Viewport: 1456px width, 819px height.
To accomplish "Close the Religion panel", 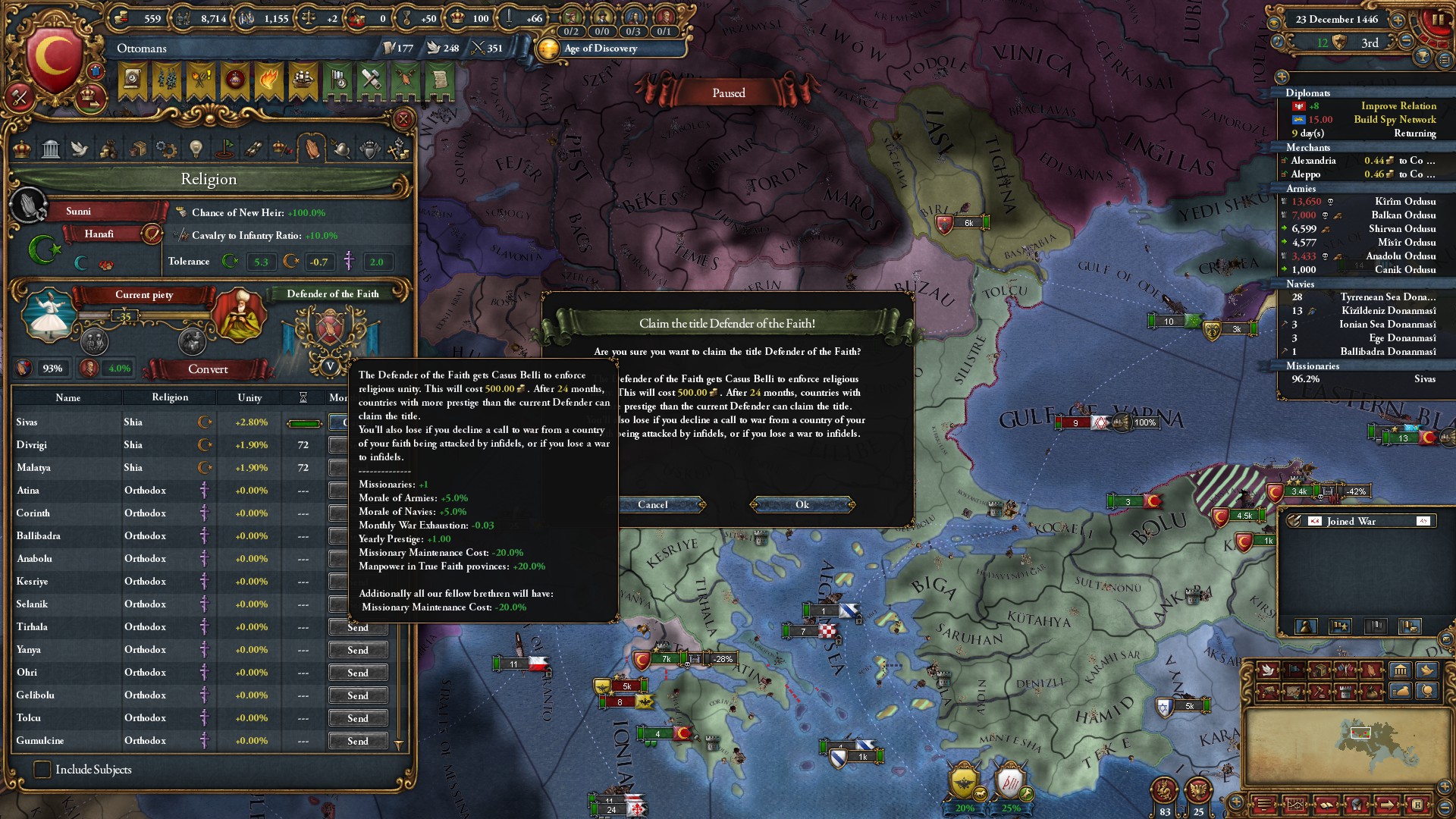I will (x=403, y=119).
